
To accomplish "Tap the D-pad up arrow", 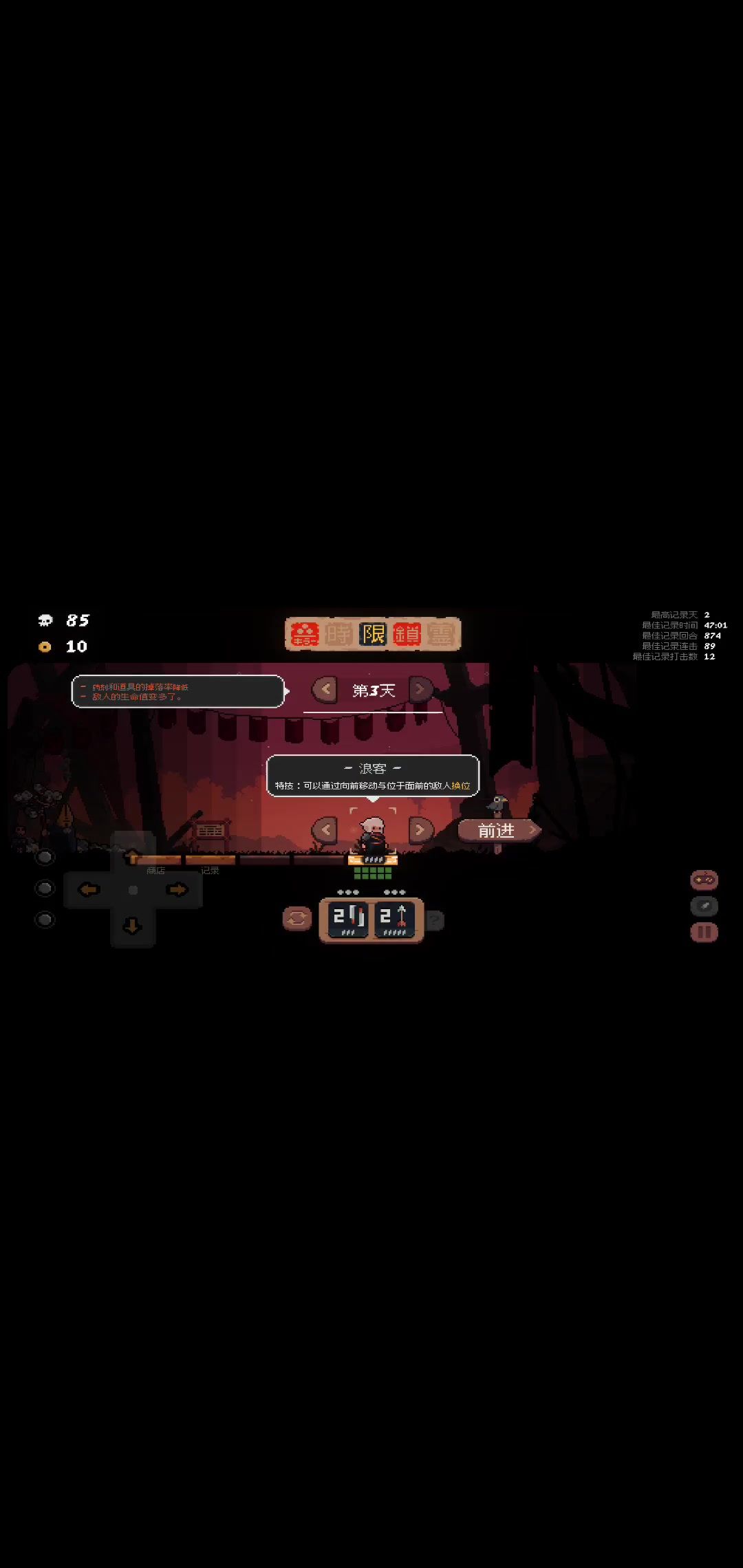I will coord(132,855).
